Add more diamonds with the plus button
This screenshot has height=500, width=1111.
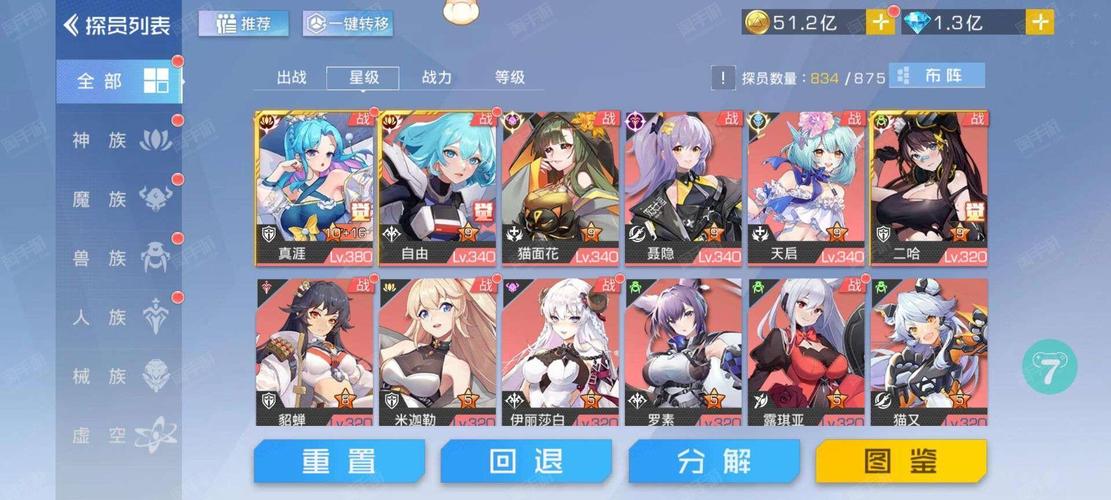click(1040, 22)
